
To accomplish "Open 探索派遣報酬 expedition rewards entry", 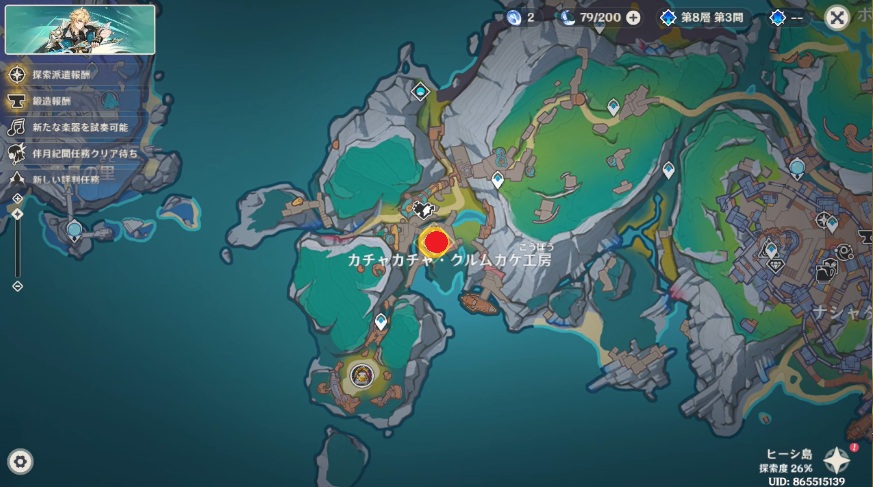I will click(x=17, y=75).
